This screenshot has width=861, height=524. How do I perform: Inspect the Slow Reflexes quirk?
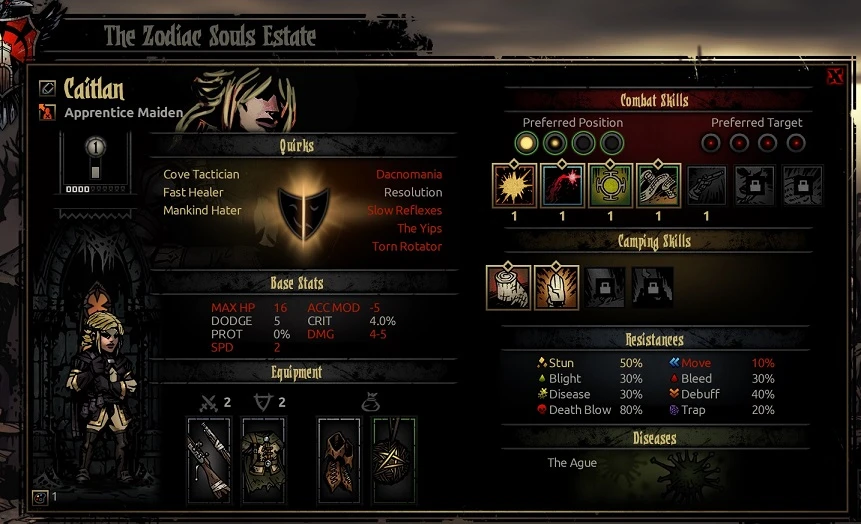(404, 211)
